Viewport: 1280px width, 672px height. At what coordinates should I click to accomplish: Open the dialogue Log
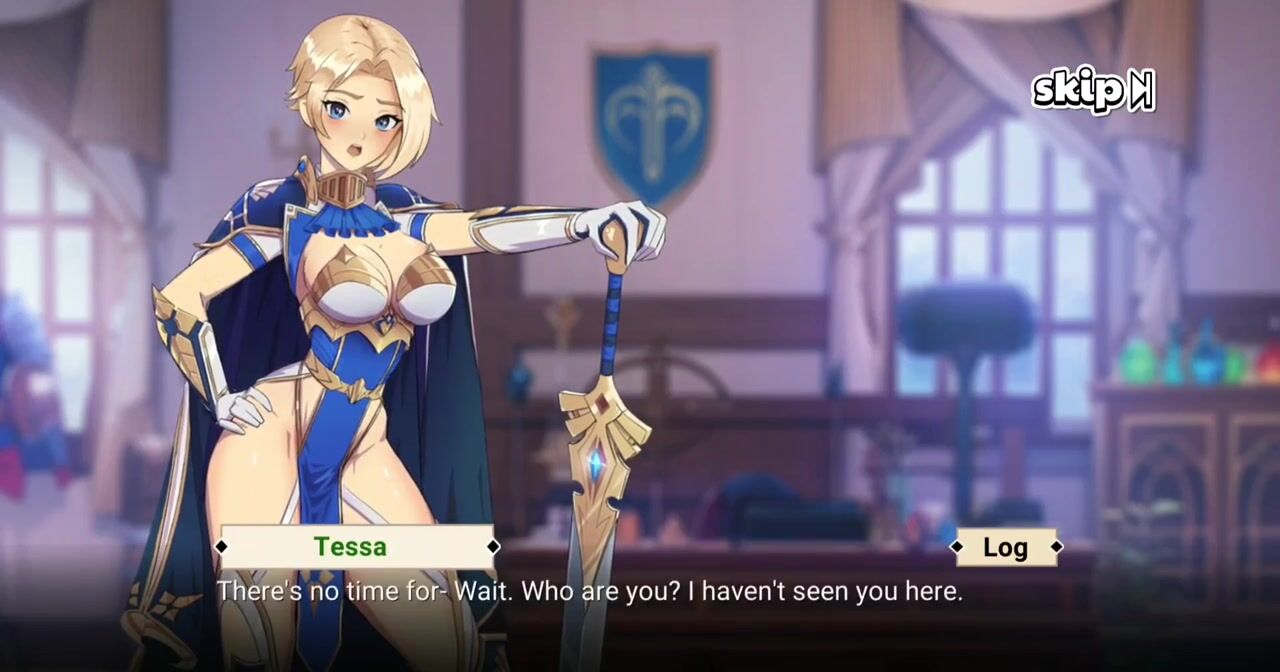tap(1005, 547)
